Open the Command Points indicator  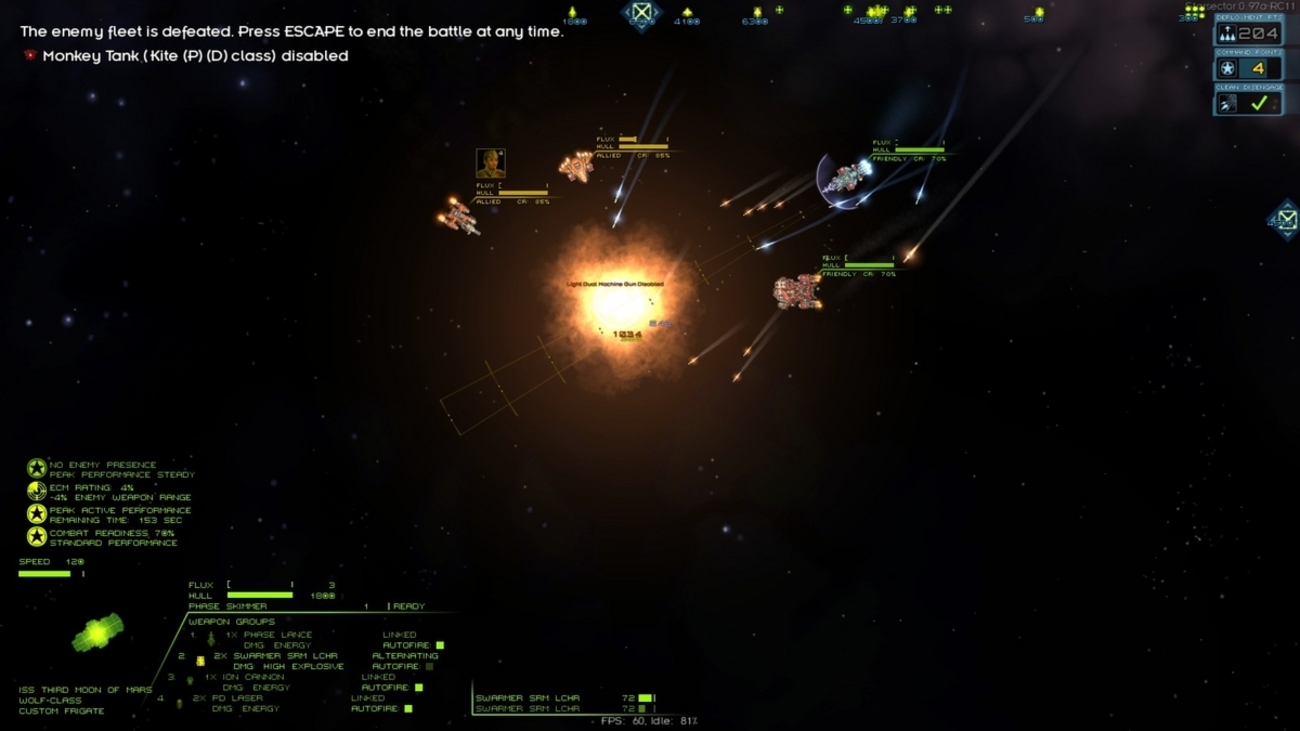click(1247, 68)
